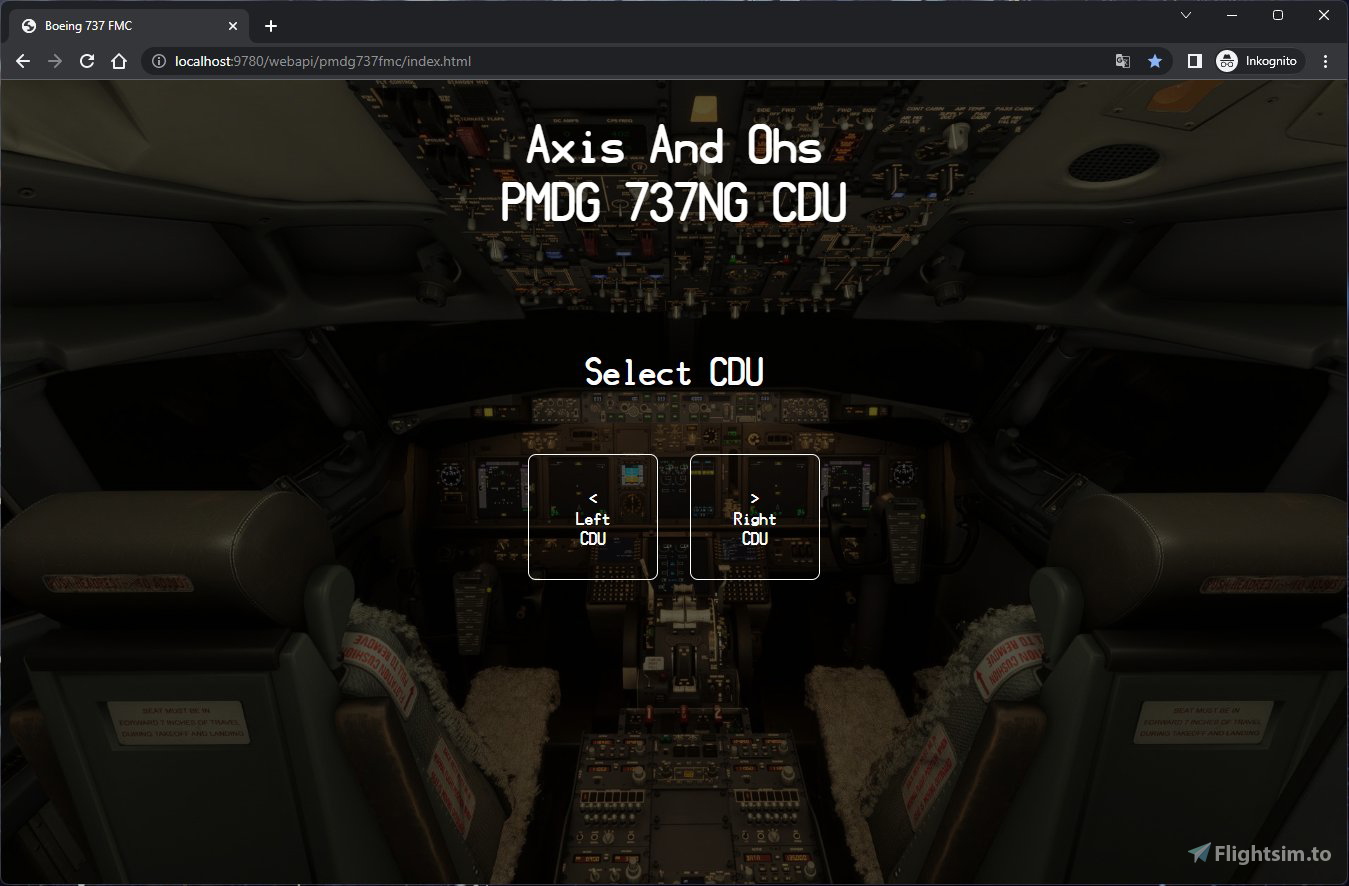Click the Incognito profile icon
Screen dimensions: 1349x886
tap(1227, 61)
